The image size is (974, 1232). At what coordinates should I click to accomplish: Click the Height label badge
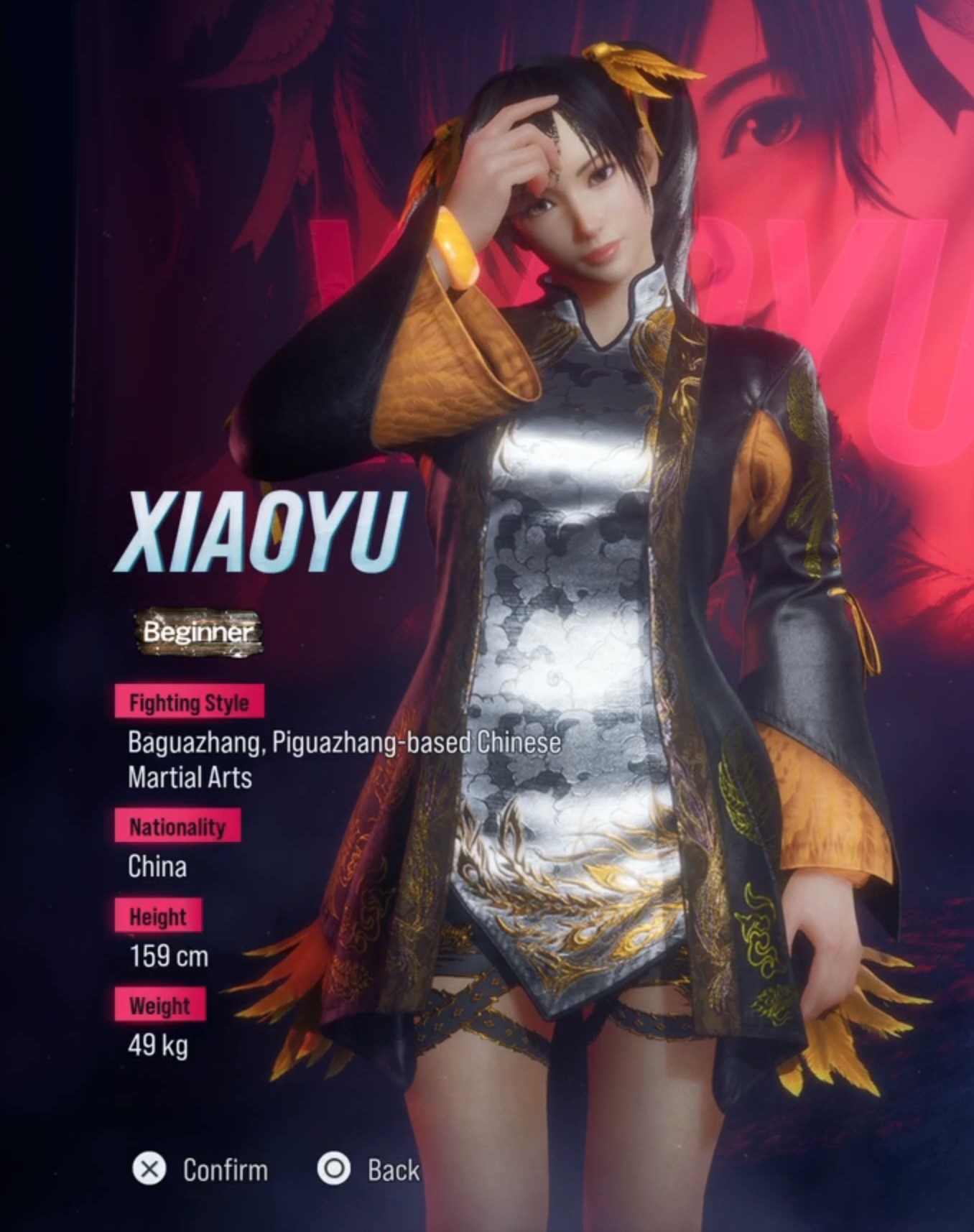159,915
